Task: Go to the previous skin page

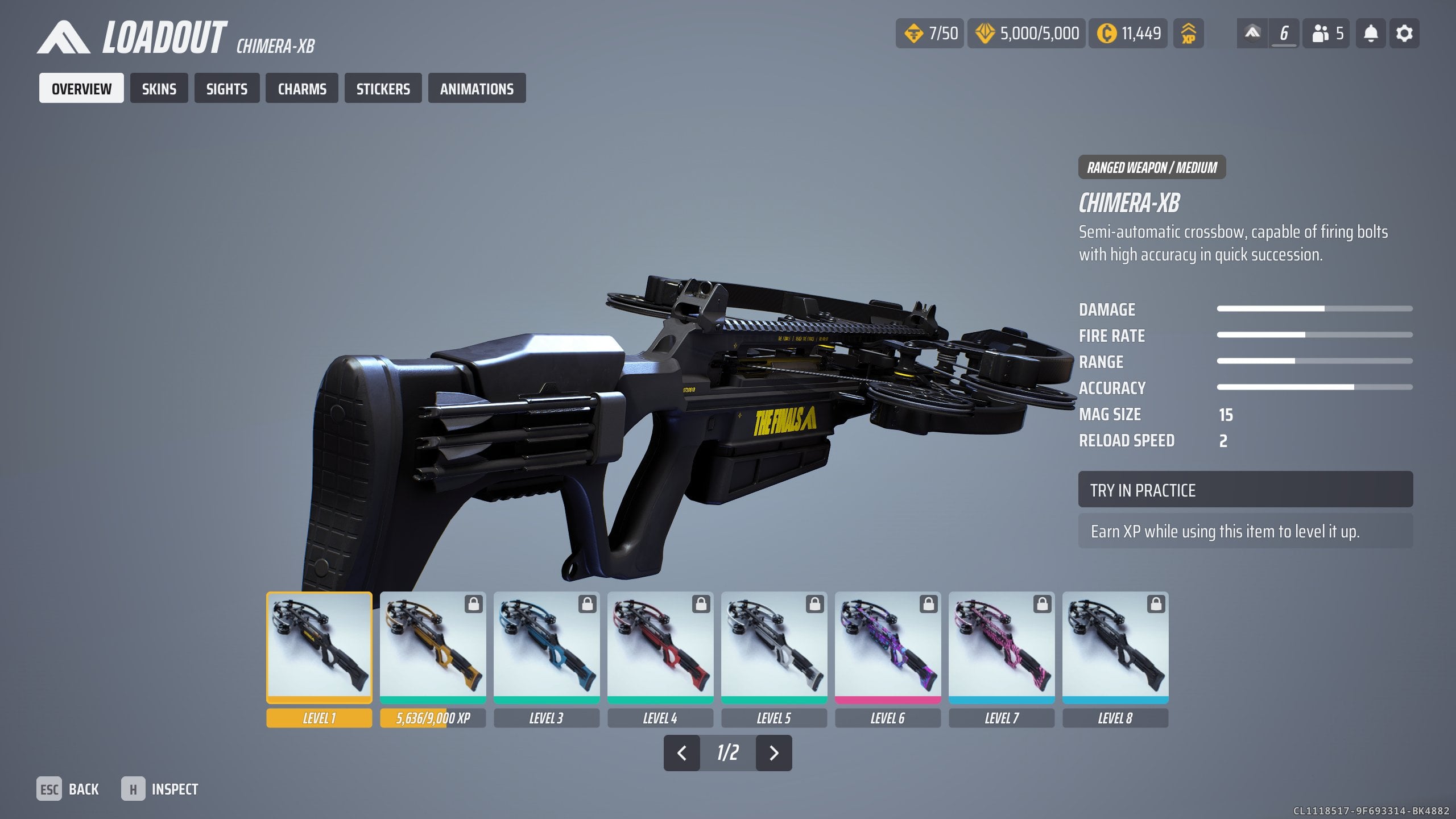Action: pos(681,753)
